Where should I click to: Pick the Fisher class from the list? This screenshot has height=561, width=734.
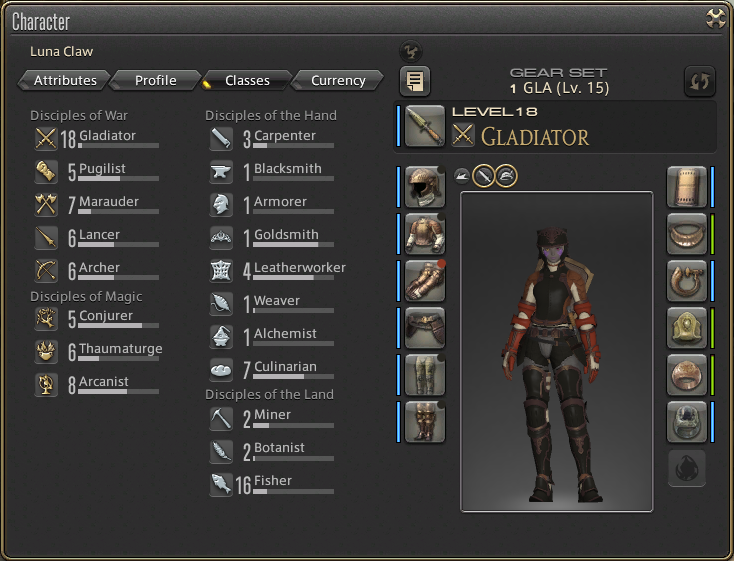pyautogui.click(x=271, y=483)
